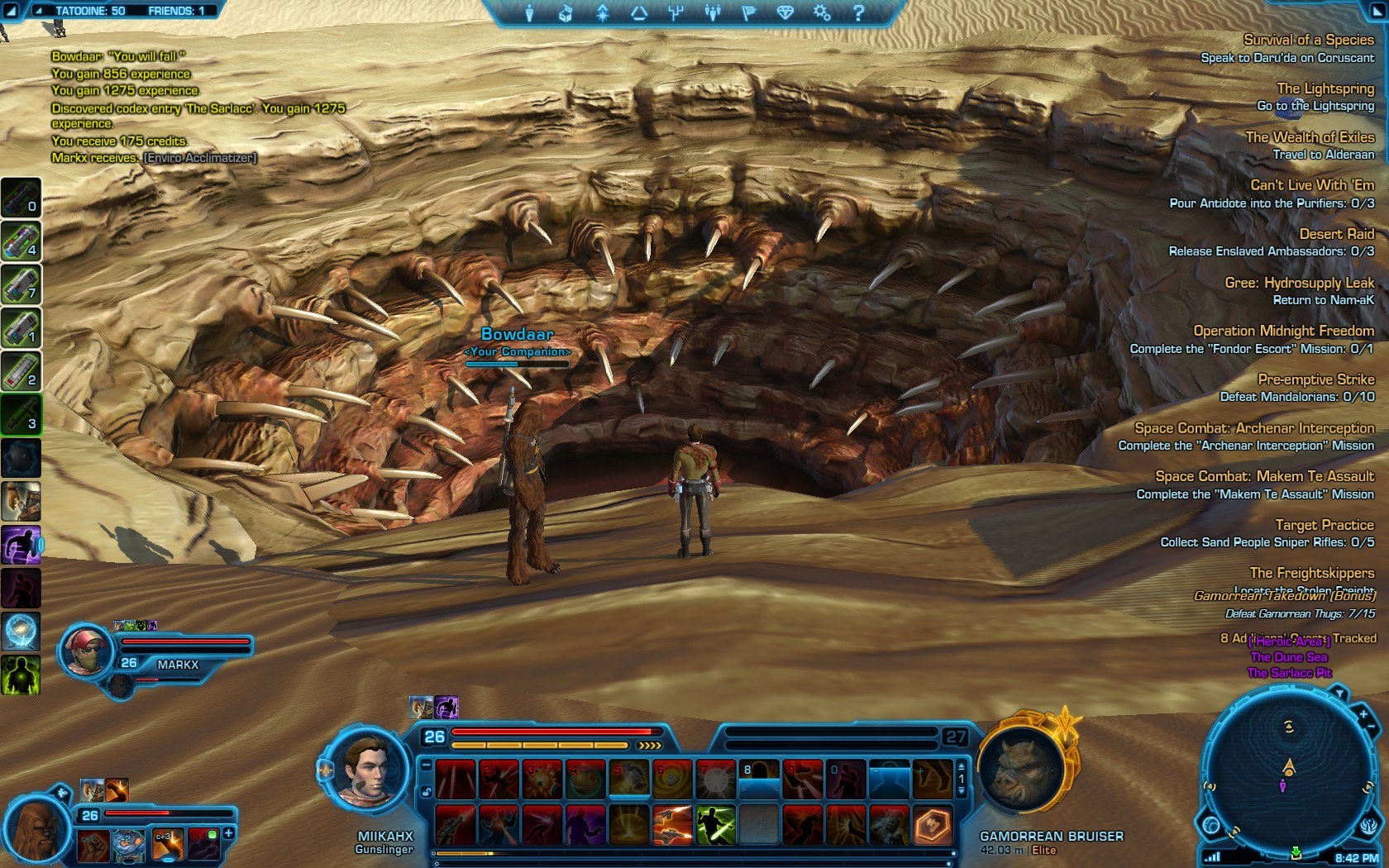This screenshot has width=1389, height=868.
Task: Expand companion bar with the plus button
Action: pyautogui.click(x=228, y=833)
